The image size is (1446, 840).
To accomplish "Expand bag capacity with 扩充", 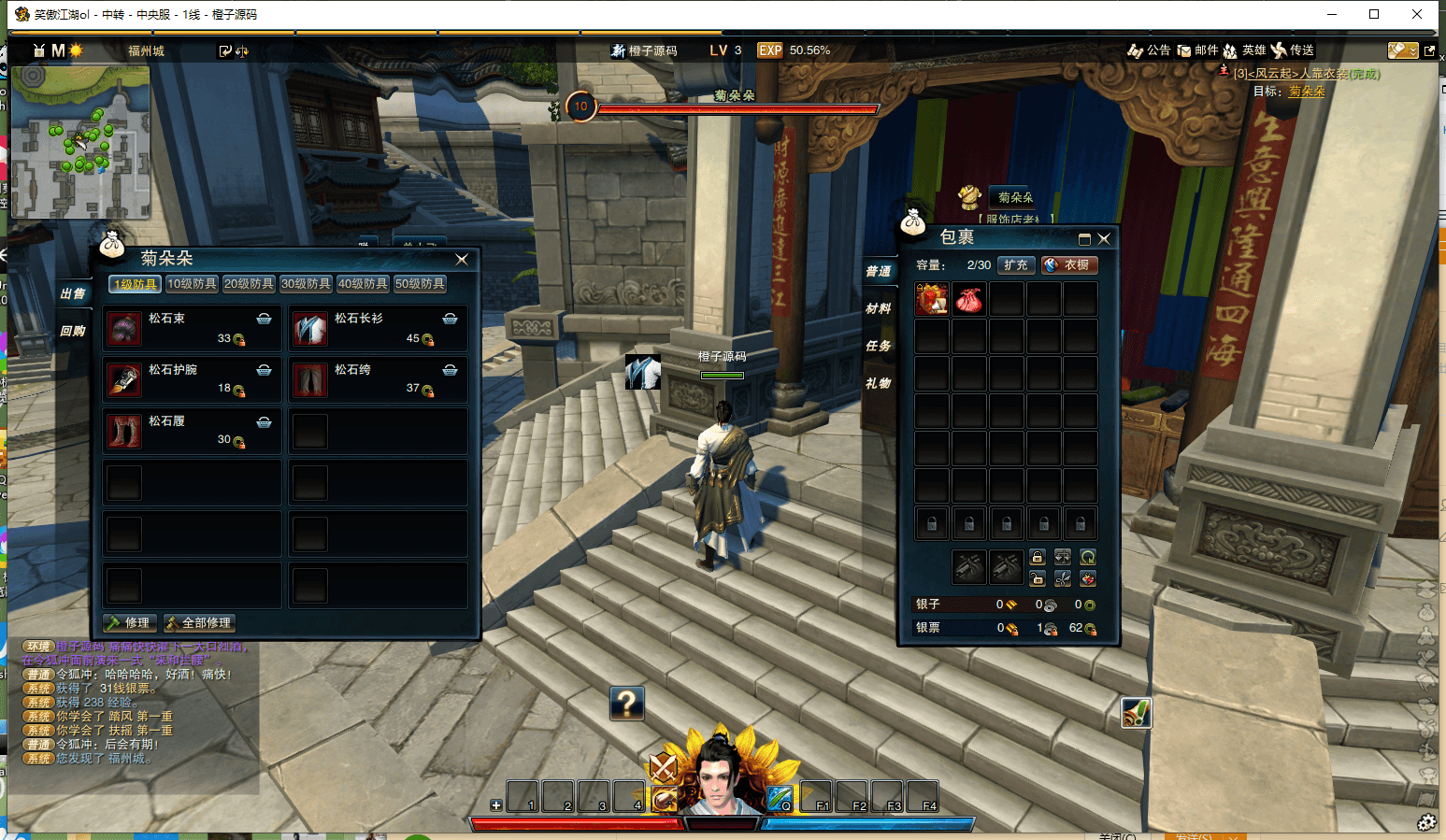I will click(1016, 265).
